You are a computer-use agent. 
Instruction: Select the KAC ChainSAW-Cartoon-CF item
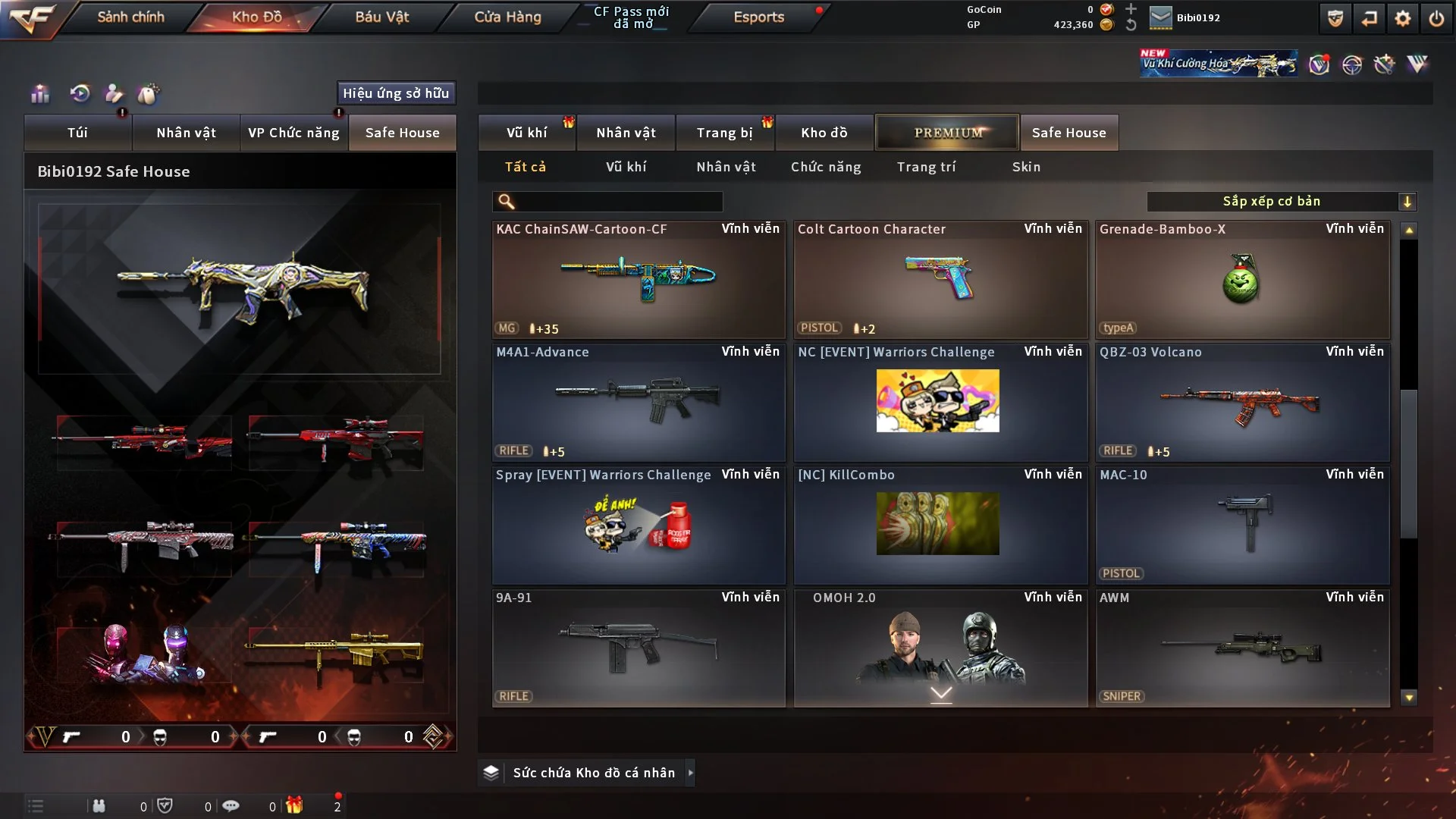[639, 279]
